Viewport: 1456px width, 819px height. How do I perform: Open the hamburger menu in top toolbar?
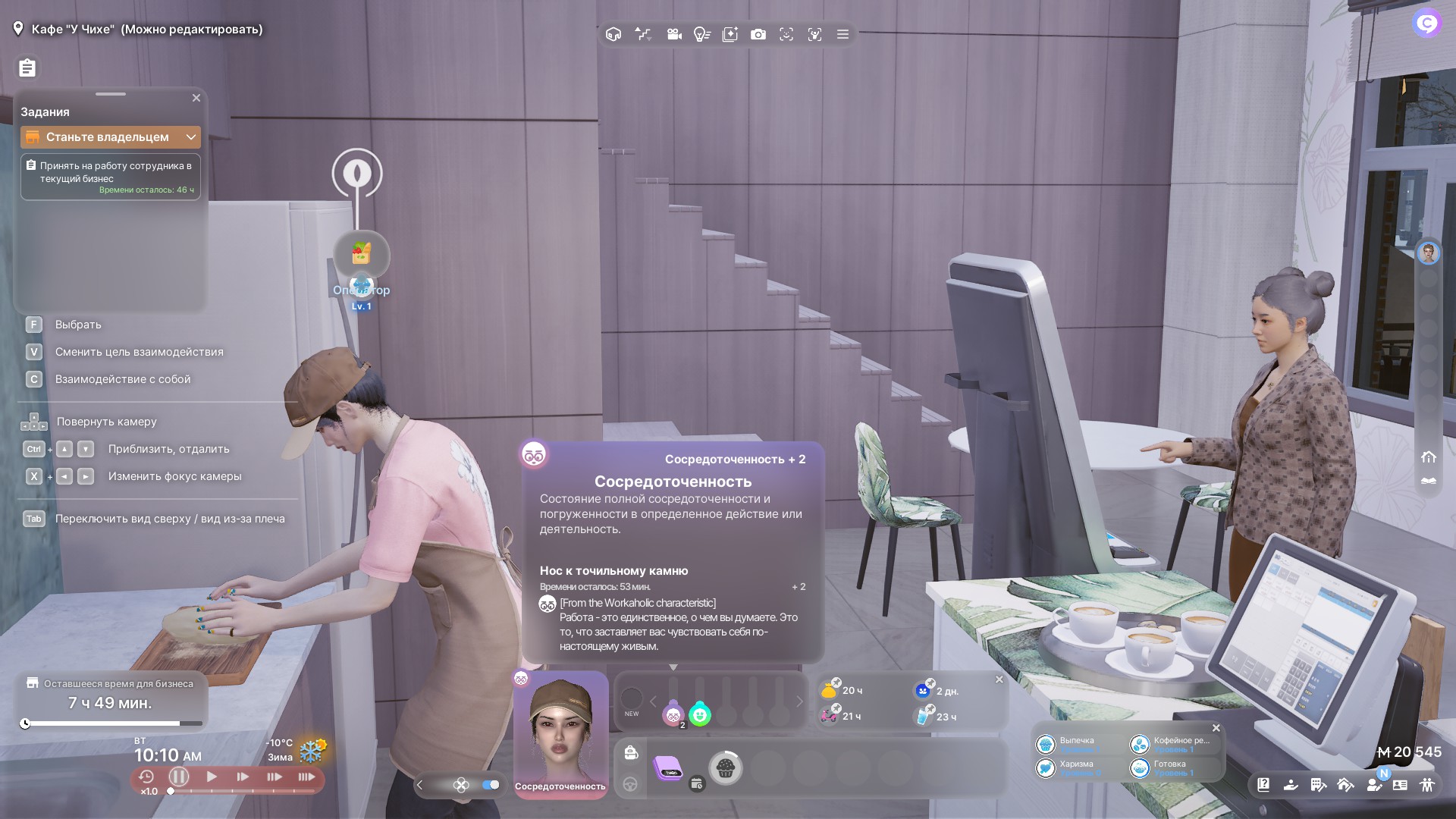[843, 35]
